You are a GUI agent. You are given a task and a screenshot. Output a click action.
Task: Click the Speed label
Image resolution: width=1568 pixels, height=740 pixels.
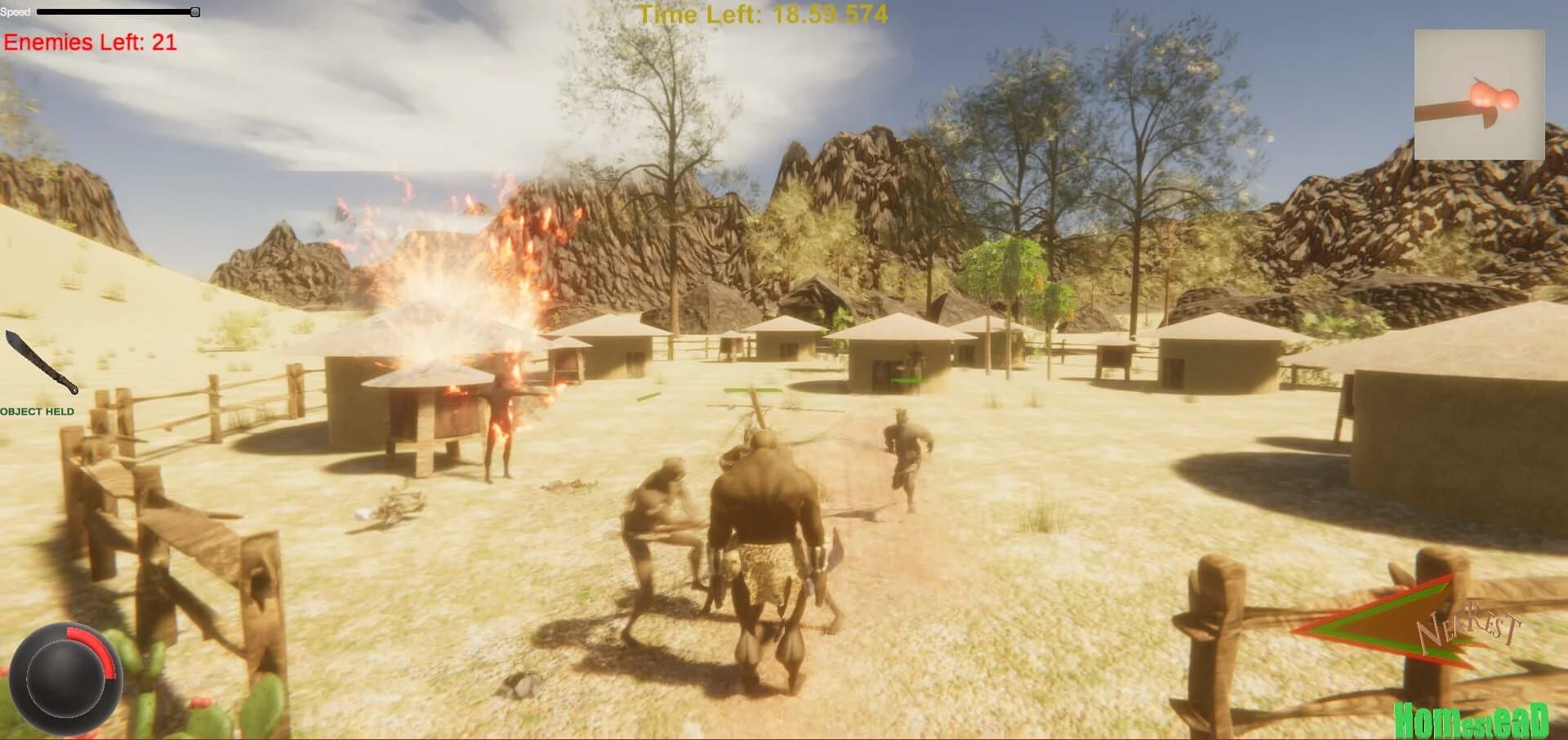point(16,12)
